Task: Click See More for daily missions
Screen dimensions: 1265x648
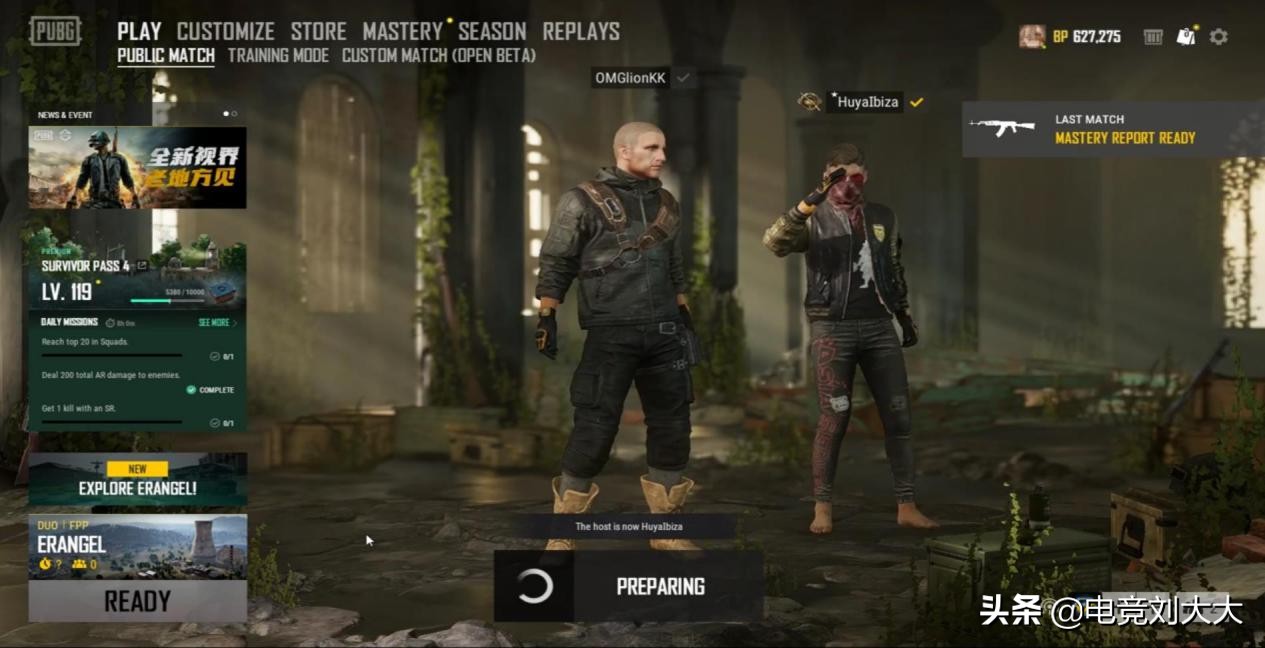Action: (x=216, y=323)
